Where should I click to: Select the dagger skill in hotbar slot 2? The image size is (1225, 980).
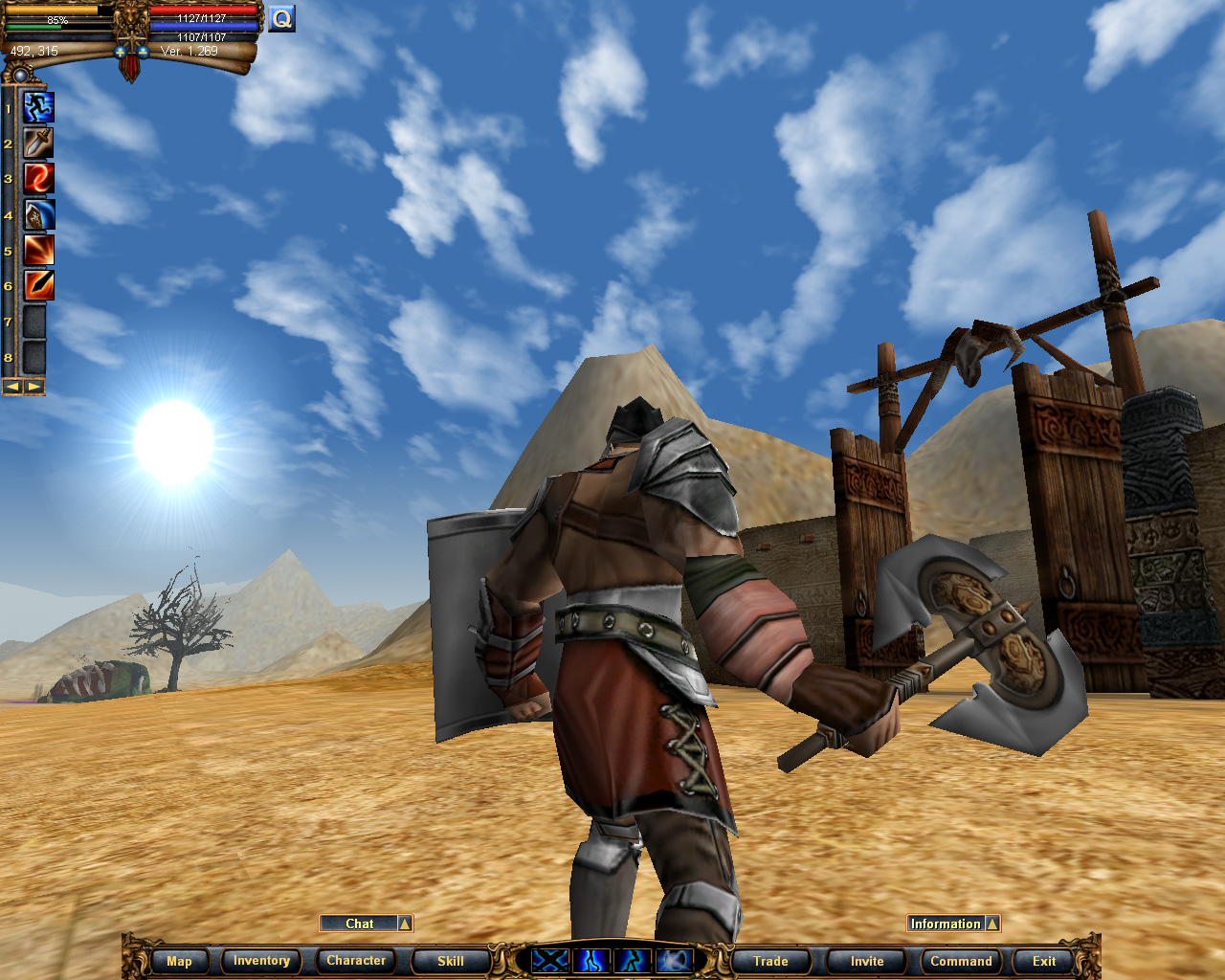coord(36,143)
